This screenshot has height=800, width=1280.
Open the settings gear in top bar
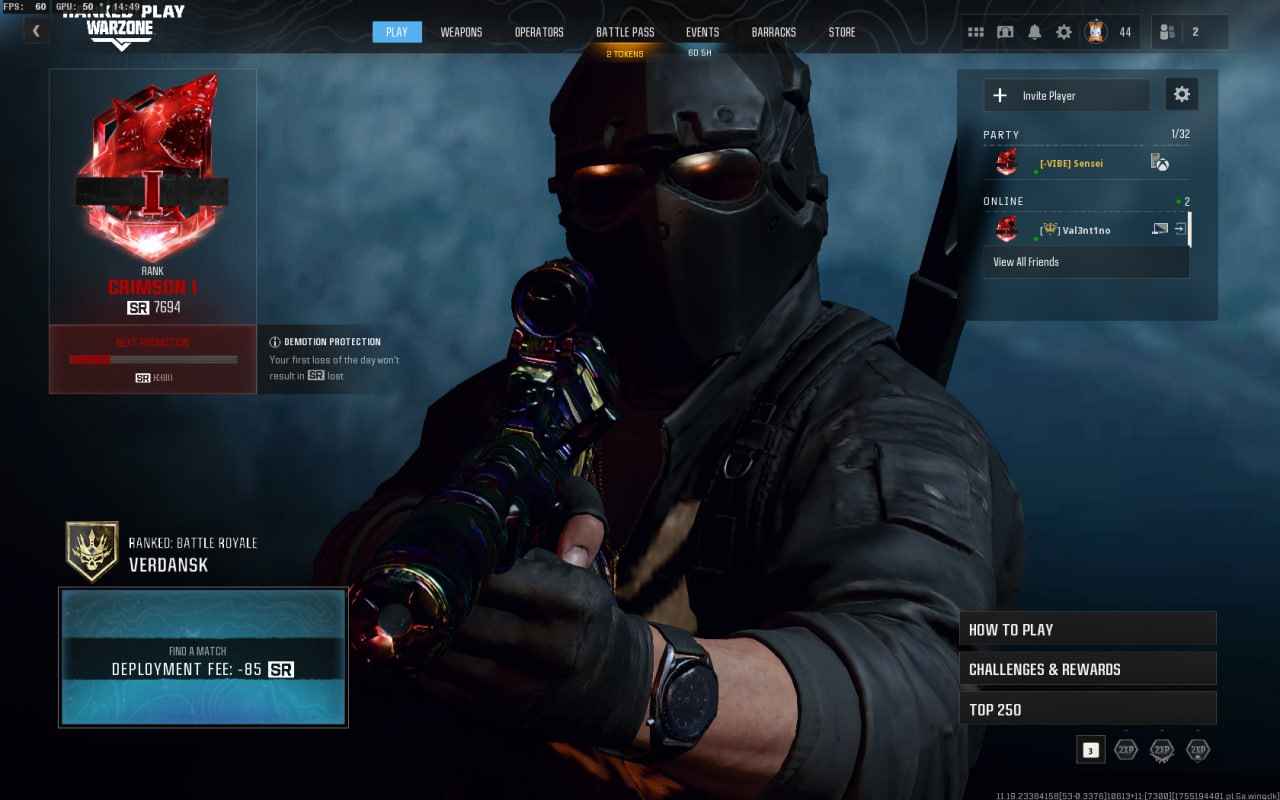tap(1062, 31)
